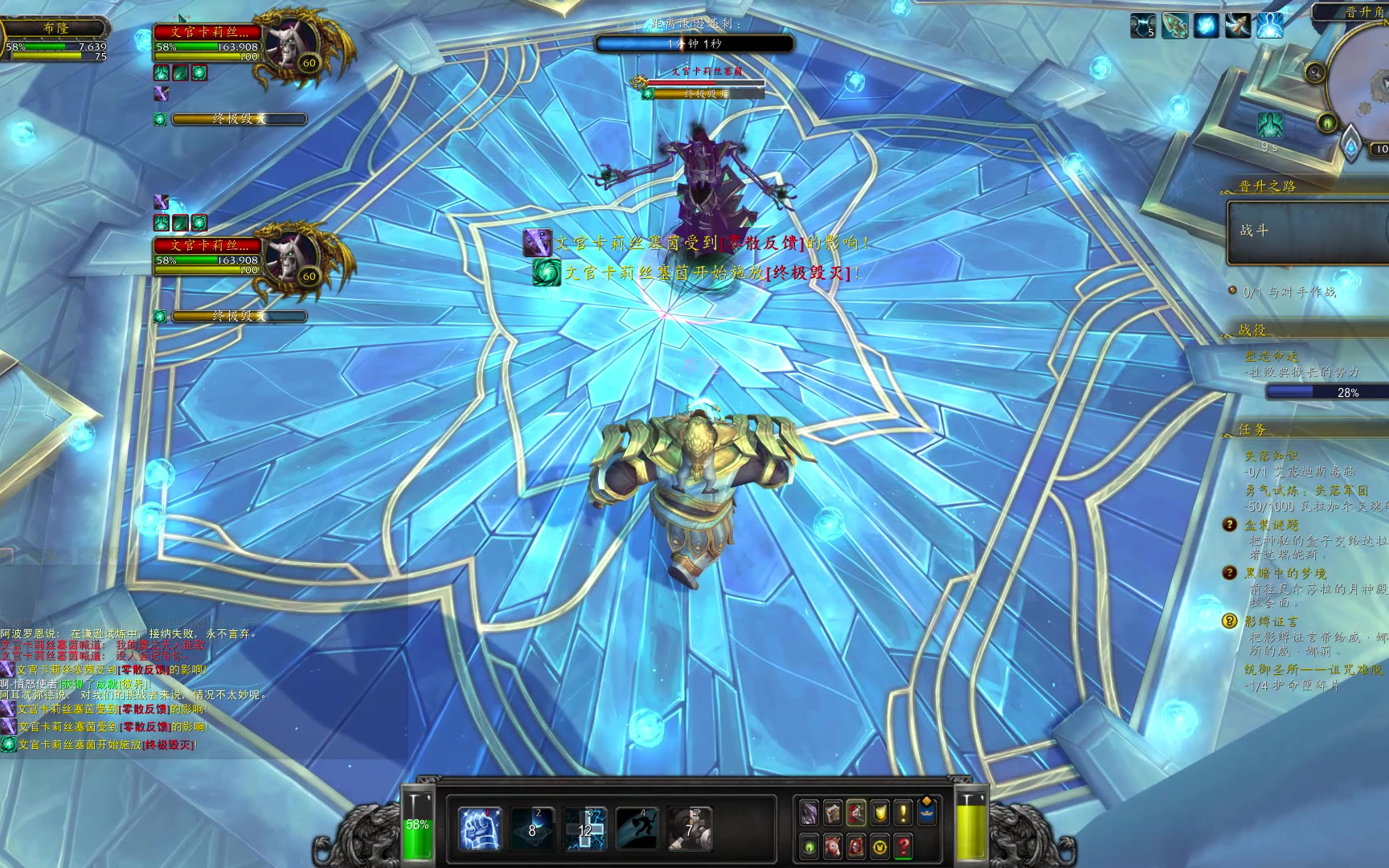Click the ability in slot 5 showing cooldown 7
Viewport: 1389px width, 868px height.
click(x=689, y=829)
